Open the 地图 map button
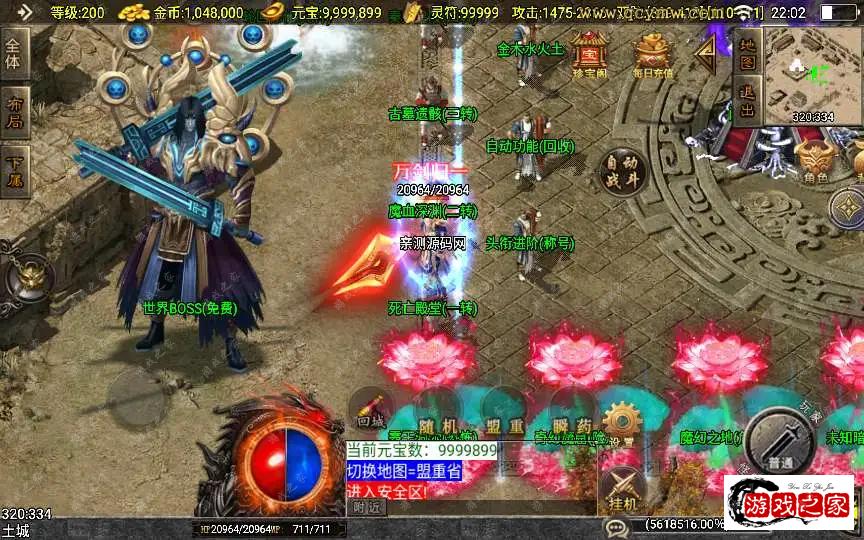 [x=747, y=53]
